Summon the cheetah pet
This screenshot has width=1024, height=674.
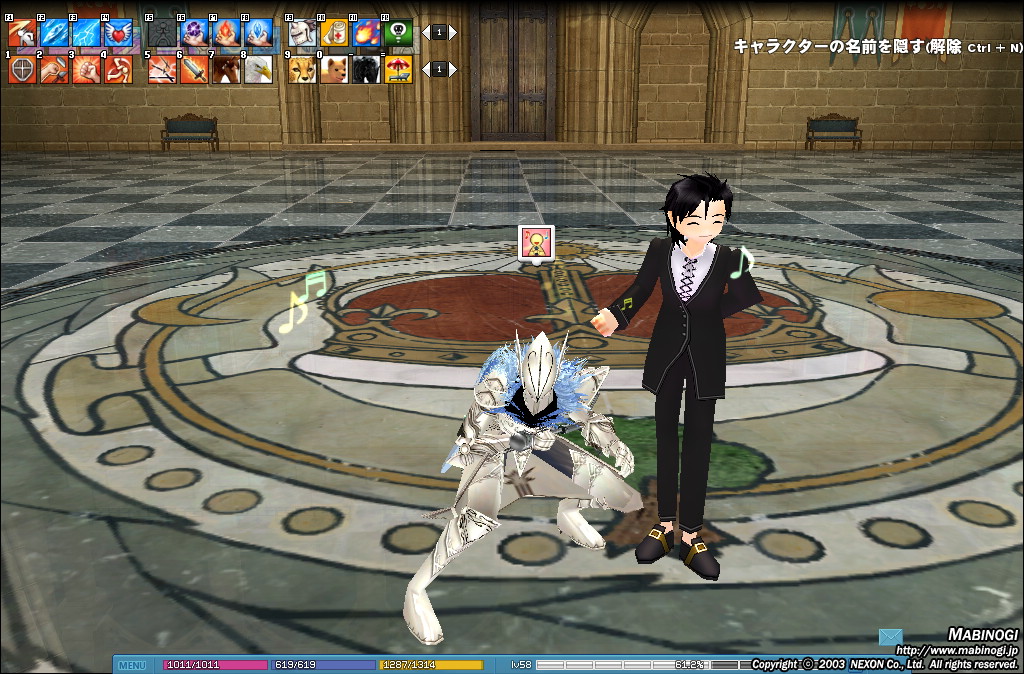pyautogui.click(x=303, y=69)
